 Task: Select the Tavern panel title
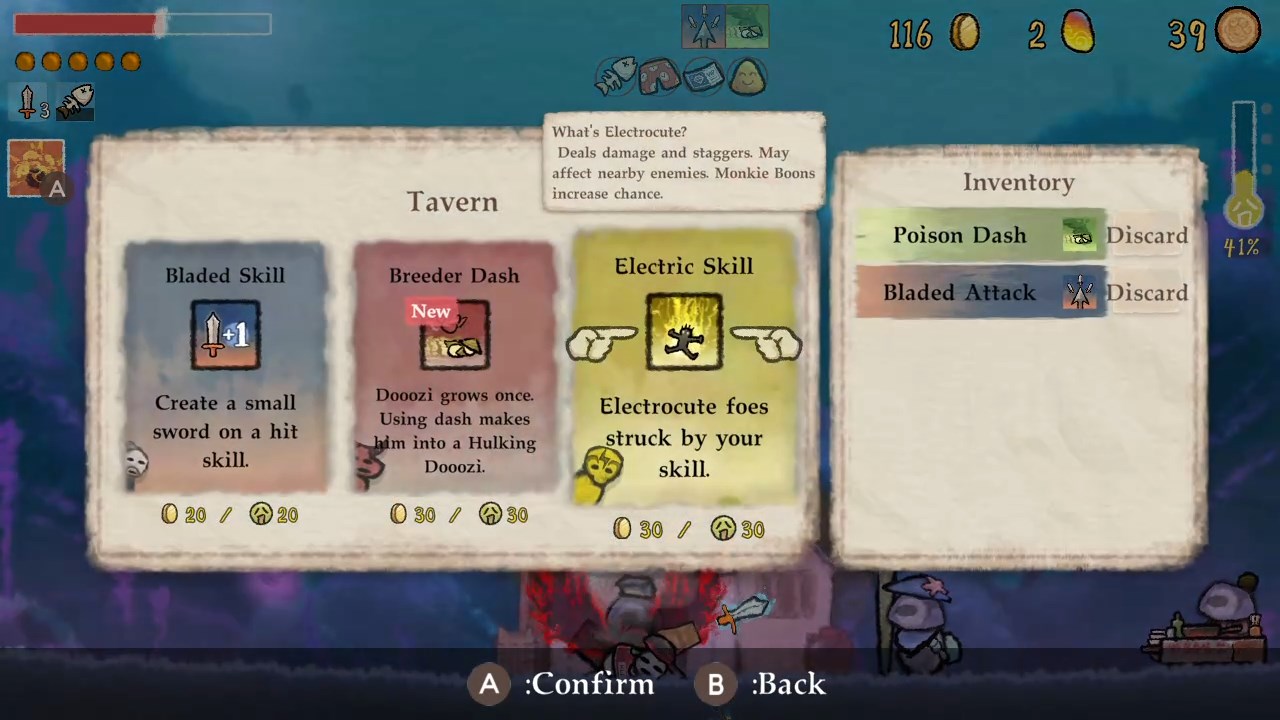point(452,201)
